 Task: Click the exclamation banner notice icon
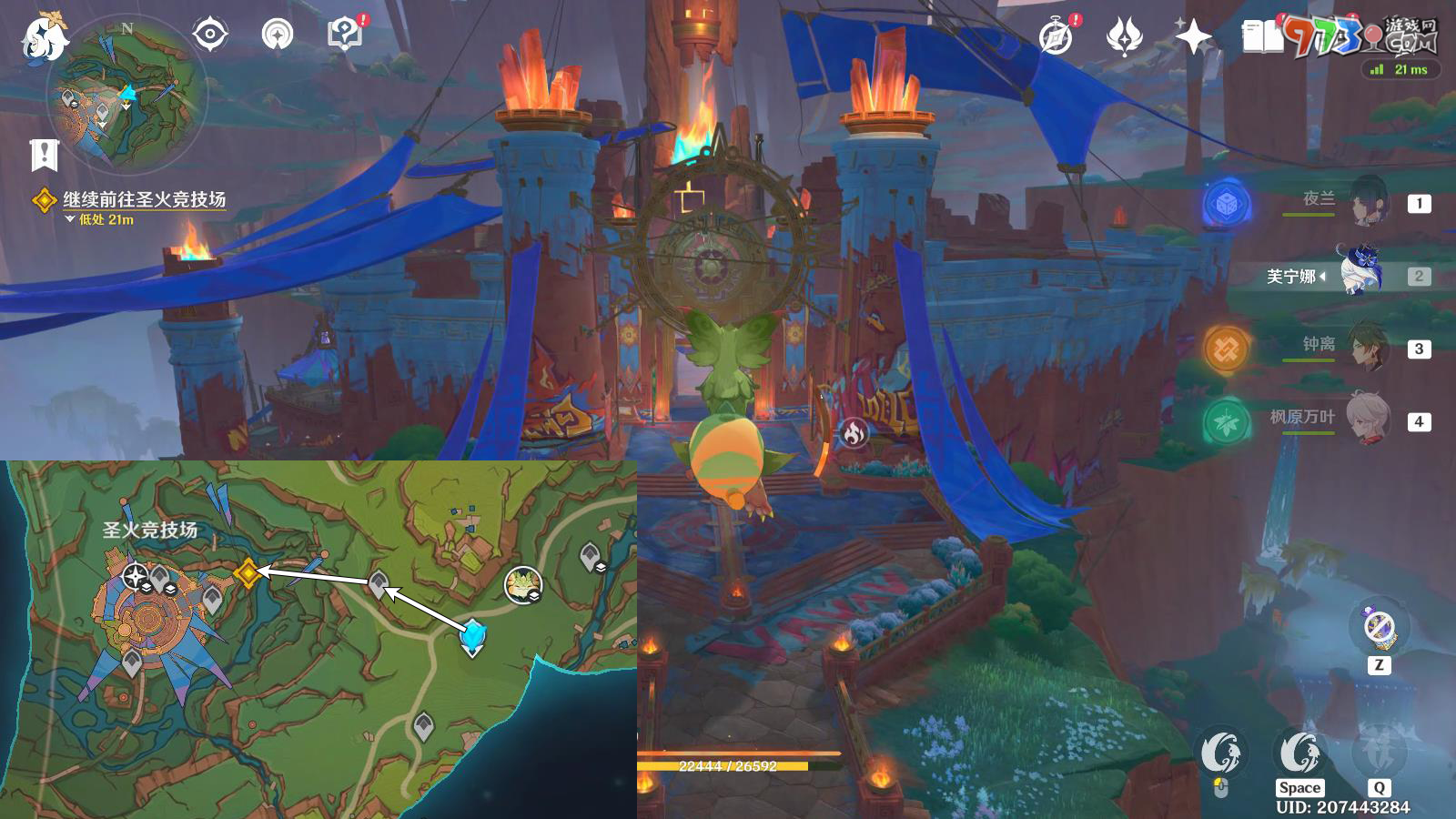click(x=44, y=155)
